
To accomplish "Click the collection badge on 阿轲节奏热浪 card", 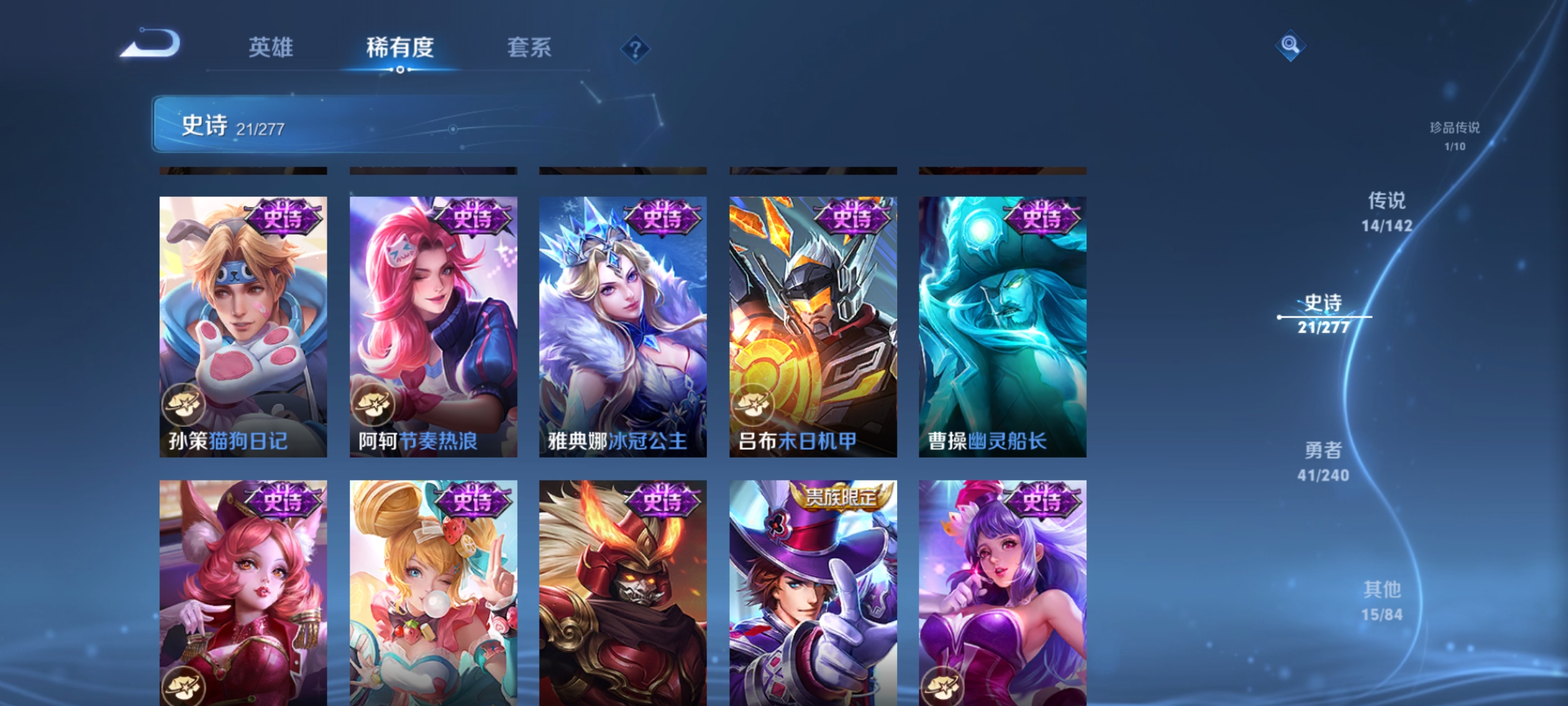I will 373,405.
